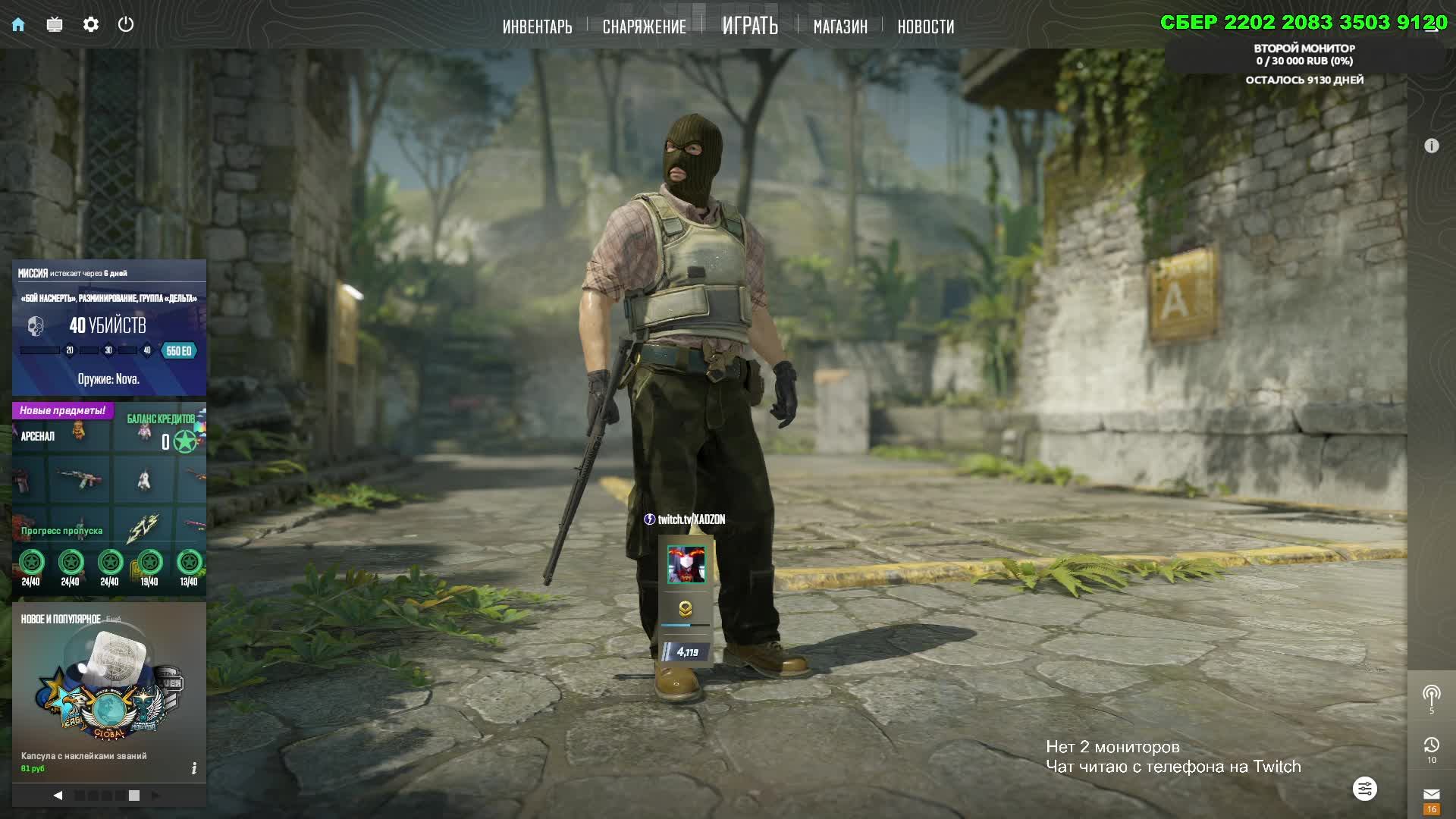Click the info circle icon
Screen dimensions: 1456x819
1431,146
